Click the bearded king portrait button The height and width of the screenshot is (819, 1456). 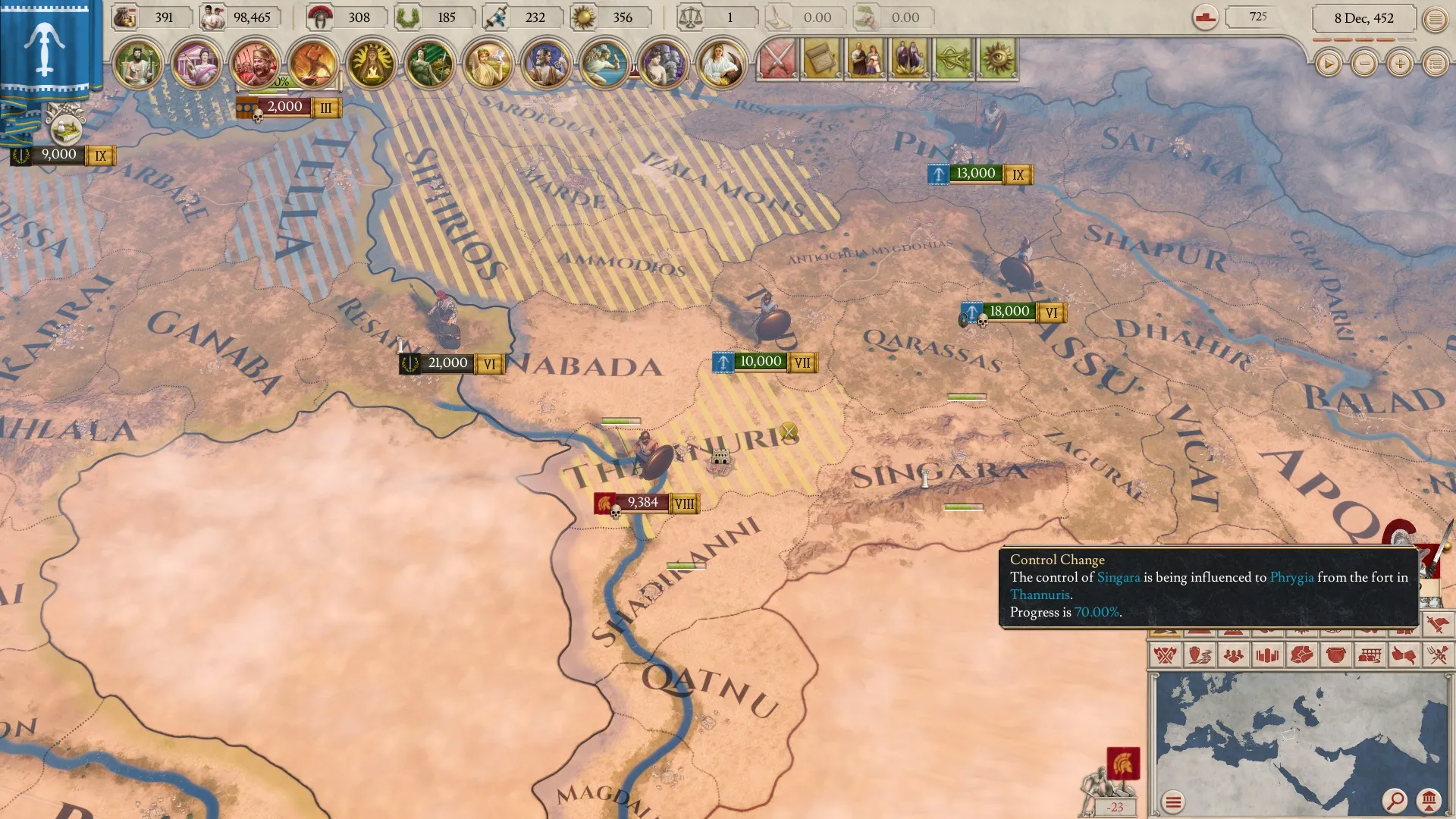[x=138, y=64]
